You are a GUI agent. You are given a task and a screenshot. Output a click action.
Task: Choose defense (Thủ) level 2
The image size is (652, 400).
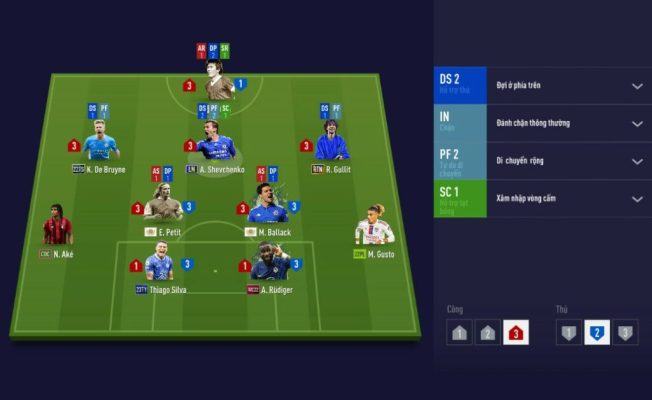click(x=596, y=334)
